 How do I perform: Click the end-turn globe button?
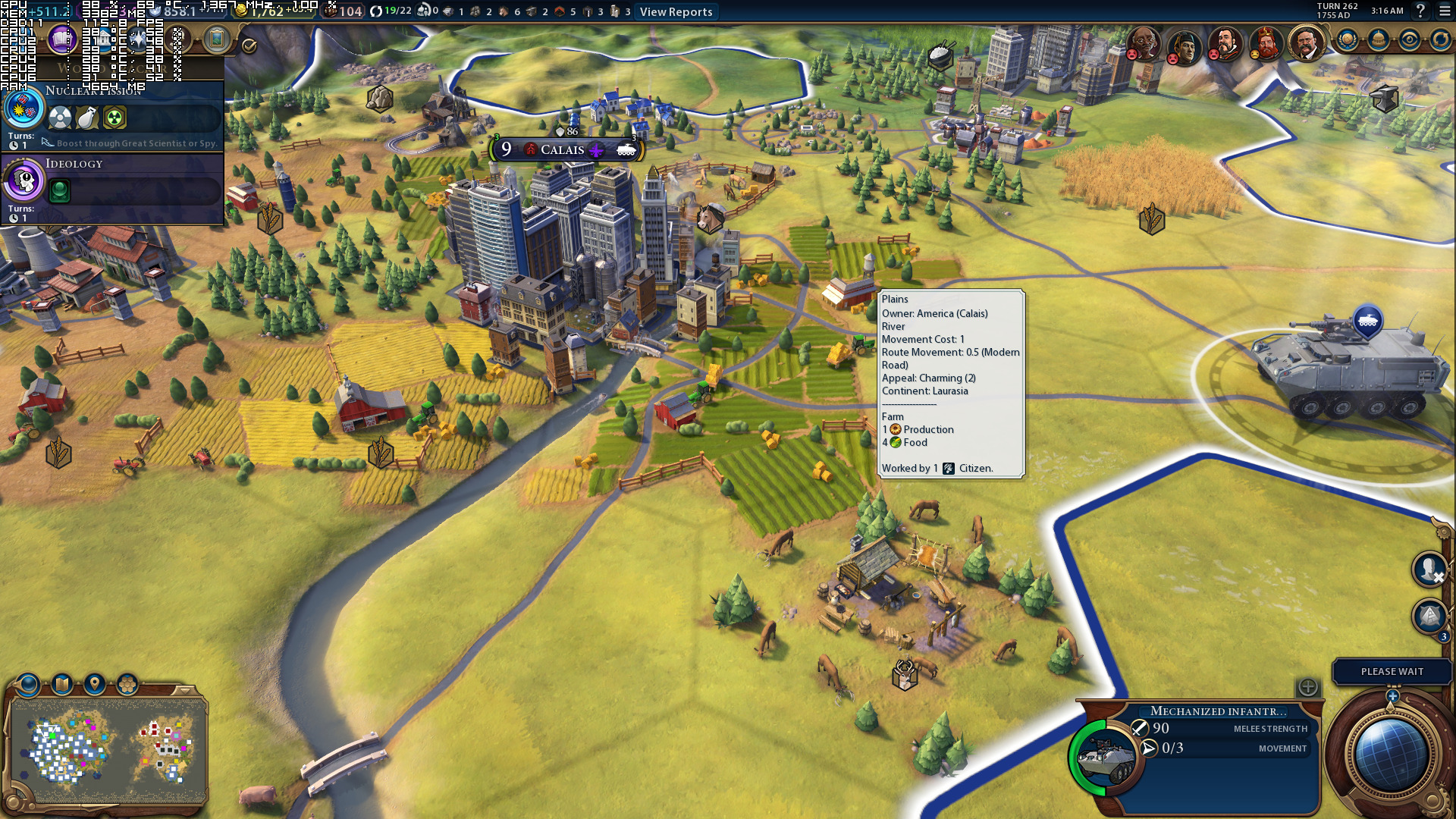1391,755
